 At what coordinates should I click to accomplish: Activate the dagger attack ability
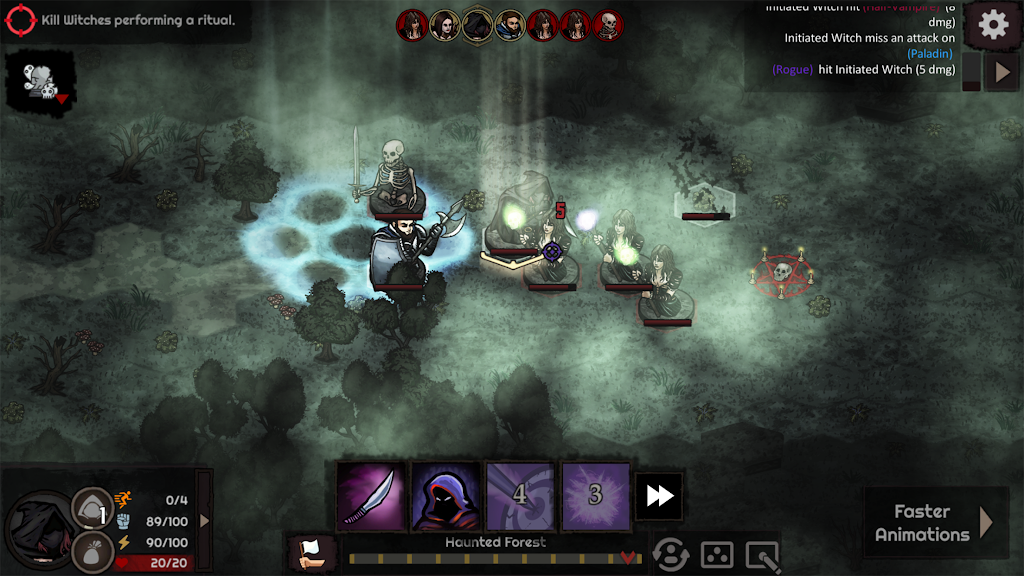[x=371, y=495]
